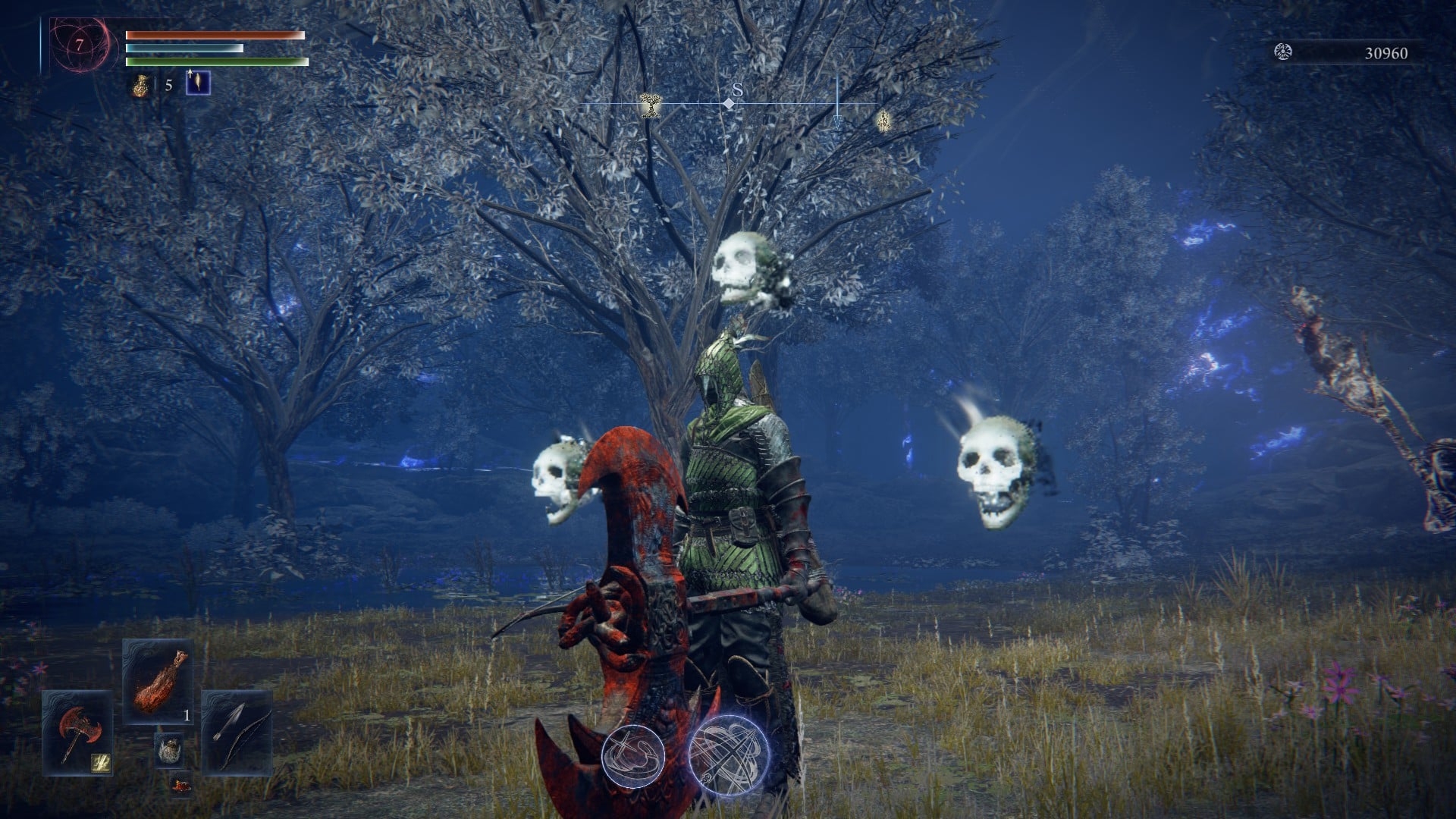Use the roasted meat item slot
The image size is (1456, 819).
[158, 681]
